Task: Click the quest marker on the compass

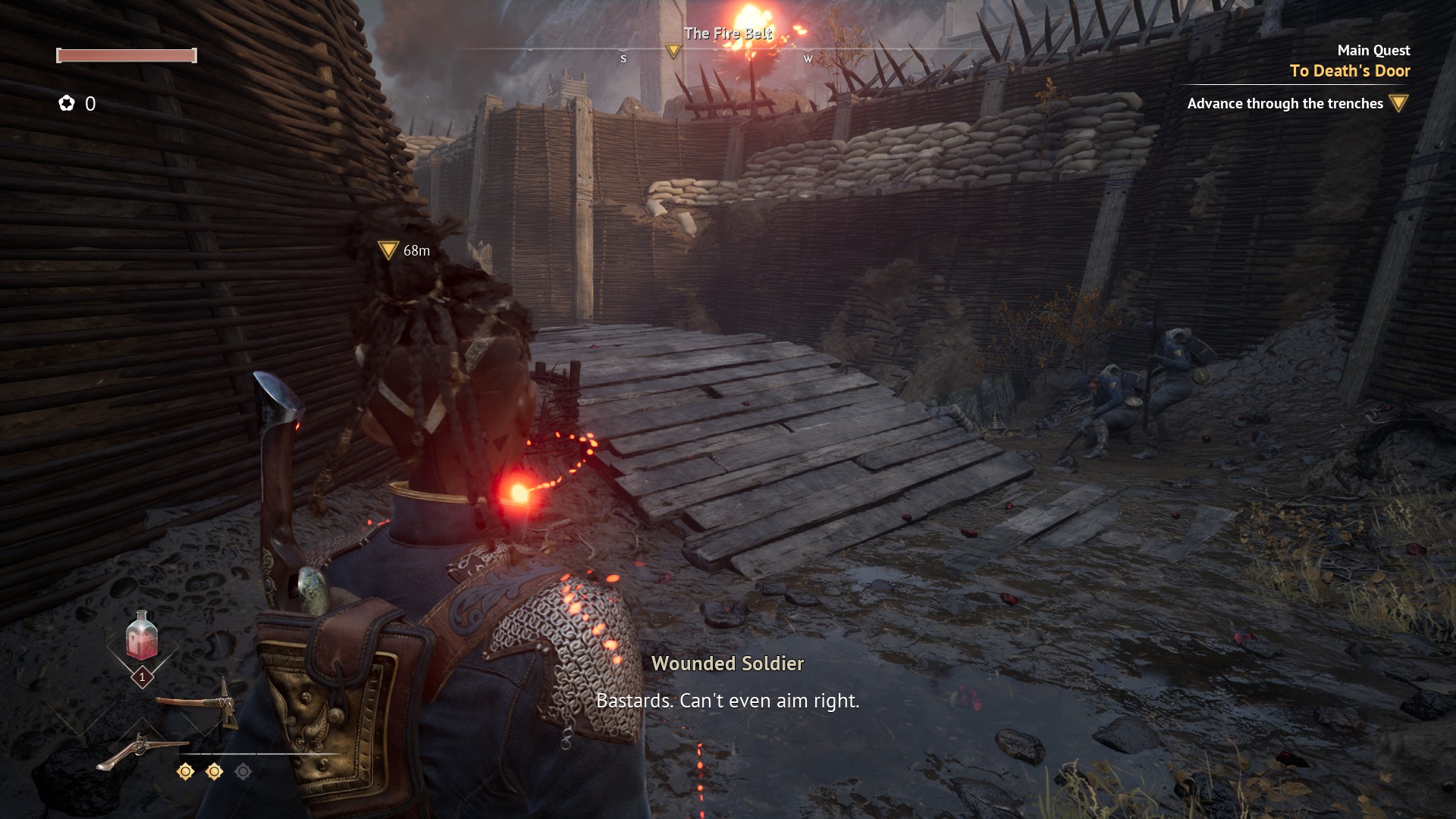Action: 673,51
